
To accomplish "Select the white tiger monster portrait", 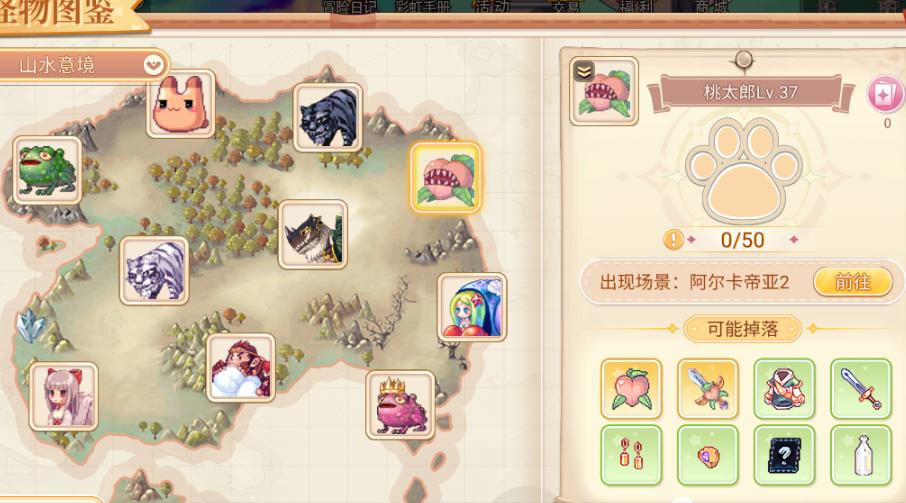I will (x=154, y=270).
